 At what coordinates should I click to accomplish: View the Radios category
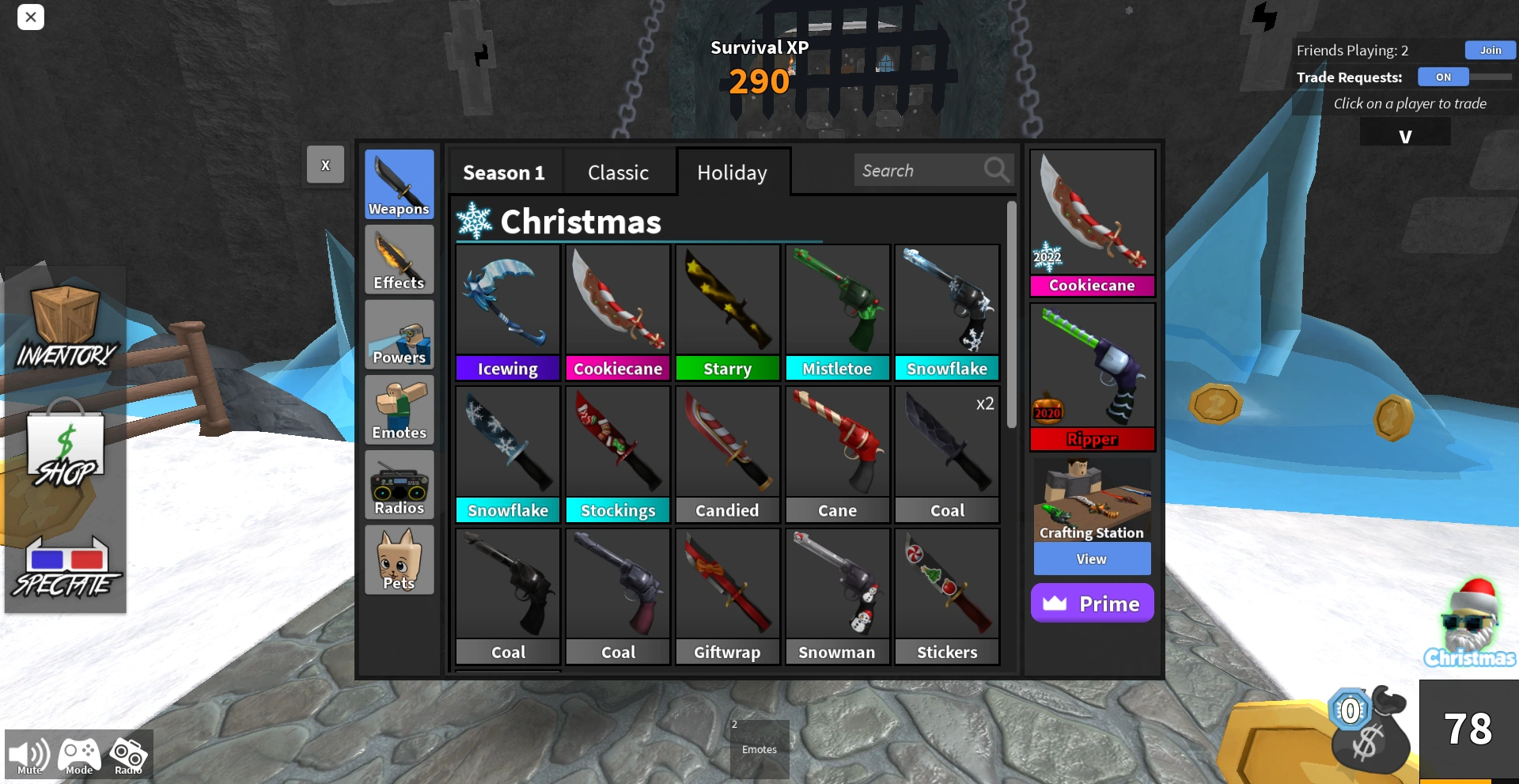coord(399,484)
